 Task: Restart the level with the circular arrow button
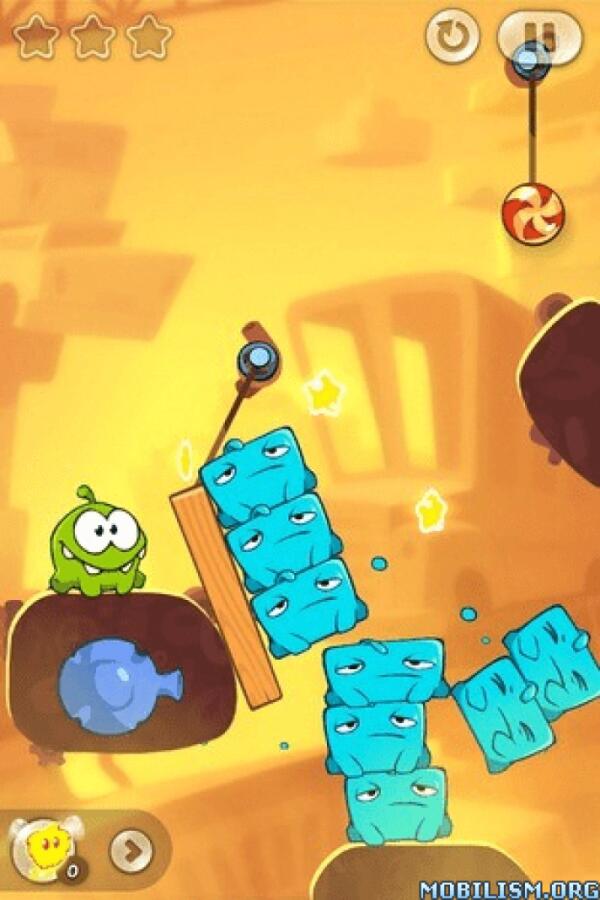tap(452, 37)
